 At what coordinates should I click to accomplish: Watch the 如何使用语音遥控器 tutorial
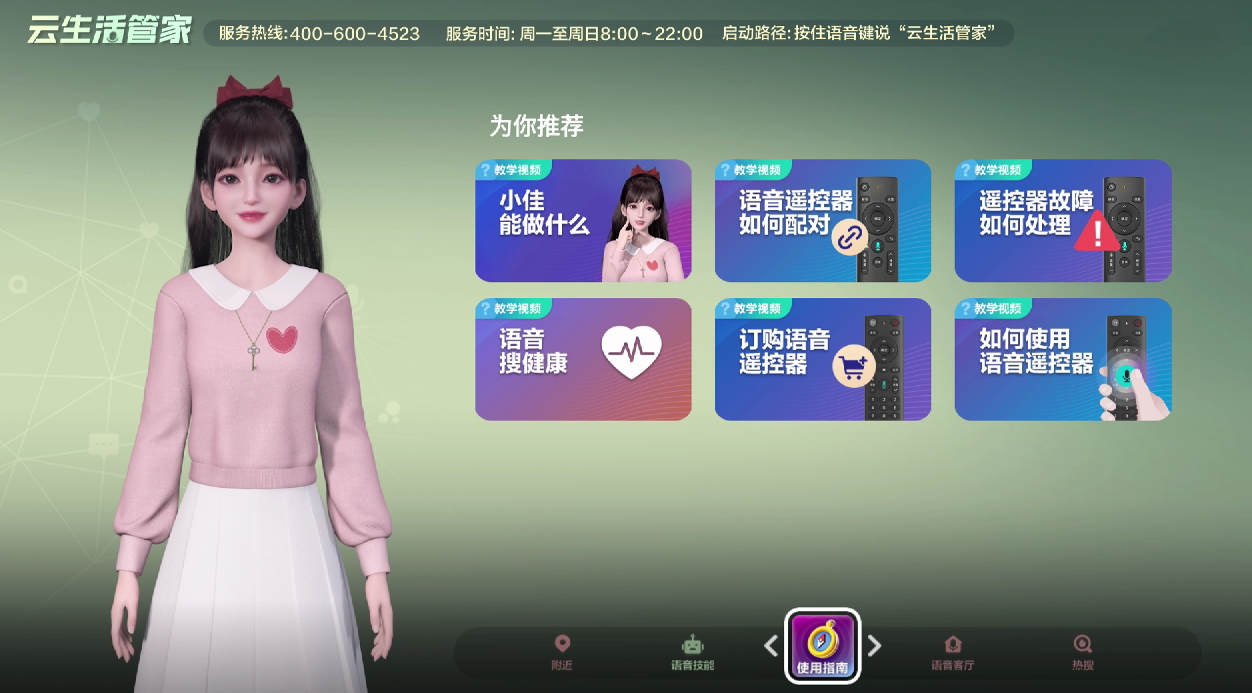1062,359
